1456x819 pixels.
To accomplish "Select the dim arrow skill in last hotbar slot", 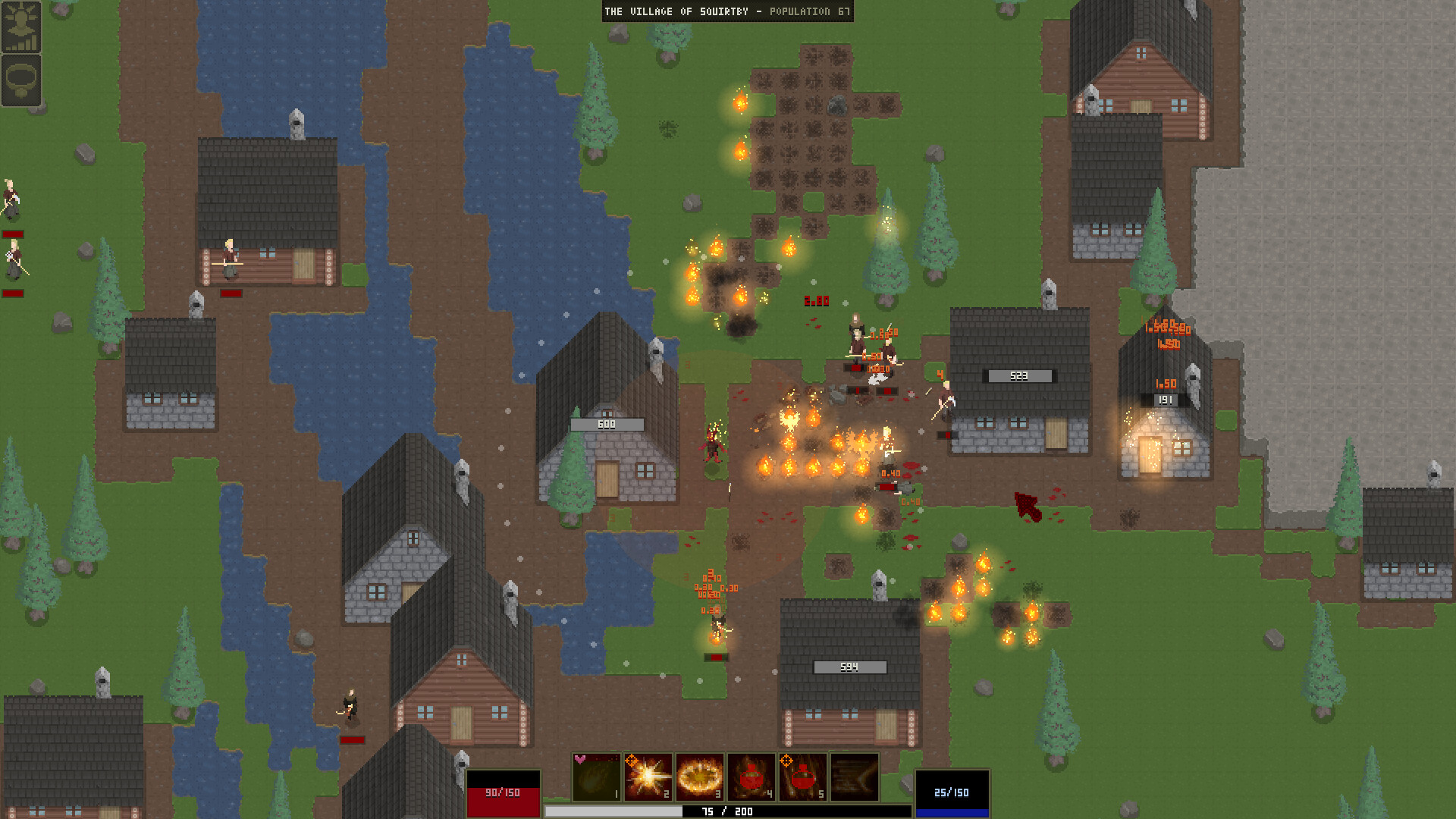I will (855, 777).
